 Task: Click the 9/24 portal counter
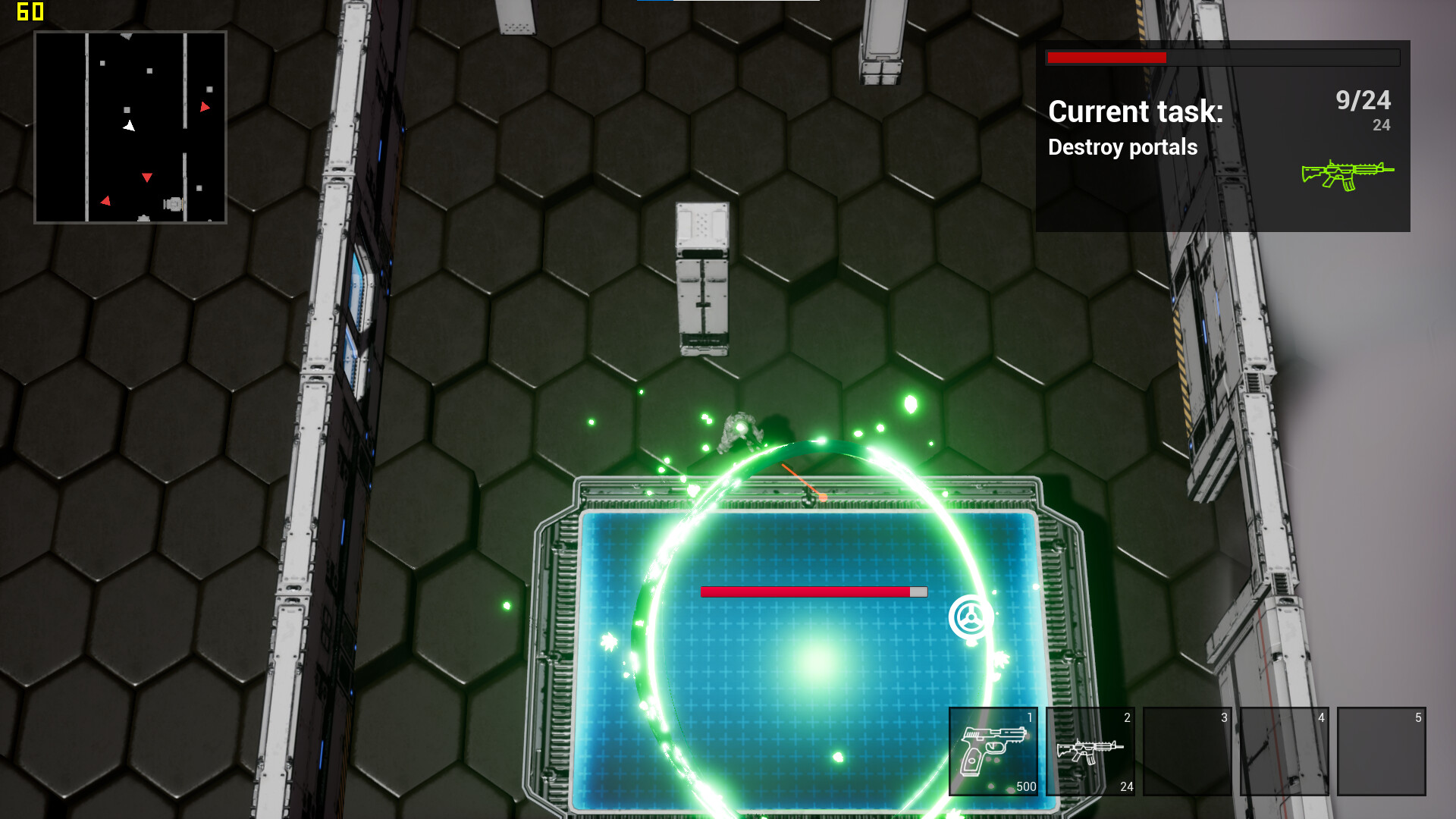[1363, 99]
